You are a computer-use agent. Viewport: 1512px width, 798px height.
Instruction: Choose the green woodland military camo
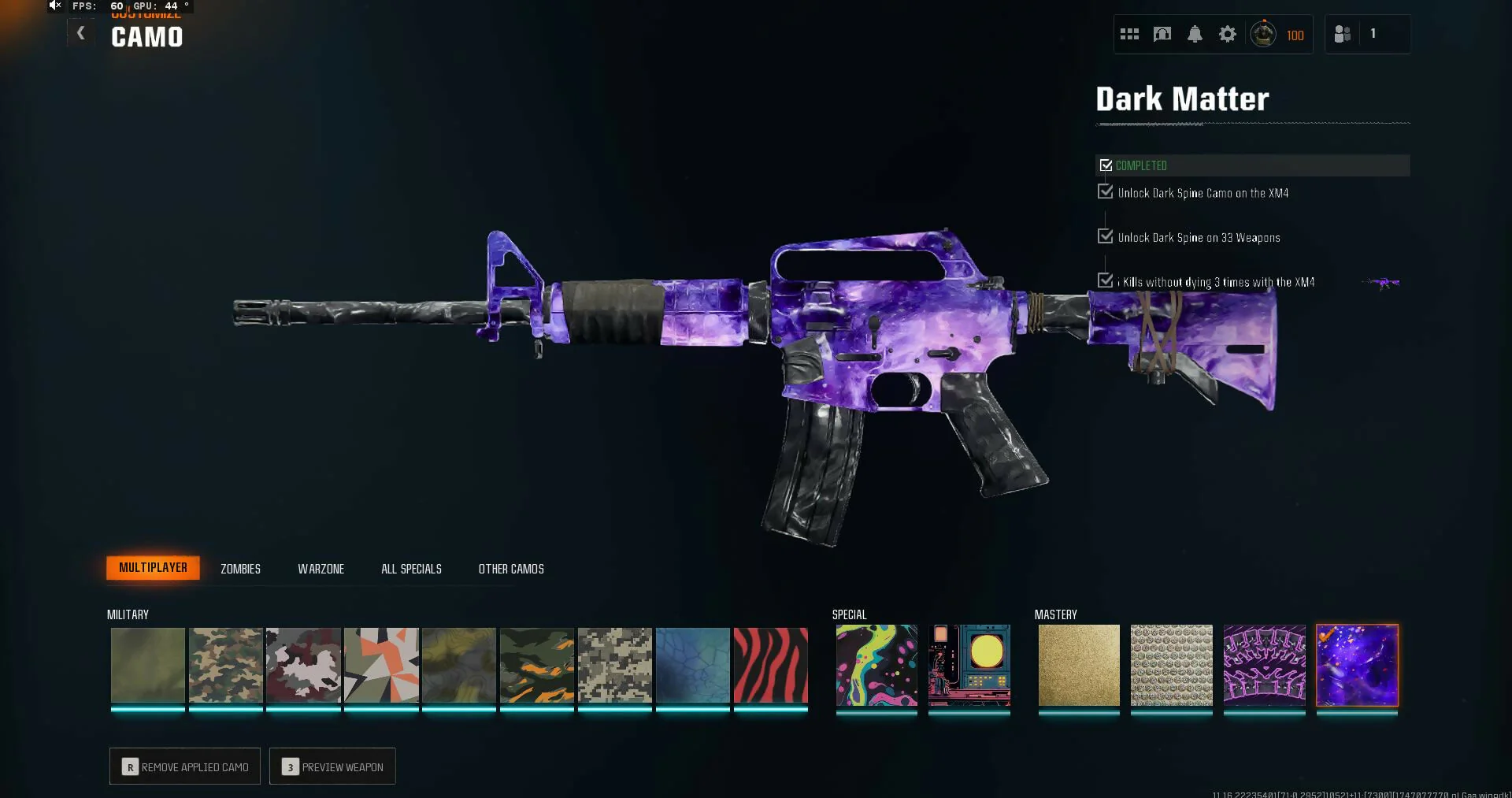[x=225, y=666]
